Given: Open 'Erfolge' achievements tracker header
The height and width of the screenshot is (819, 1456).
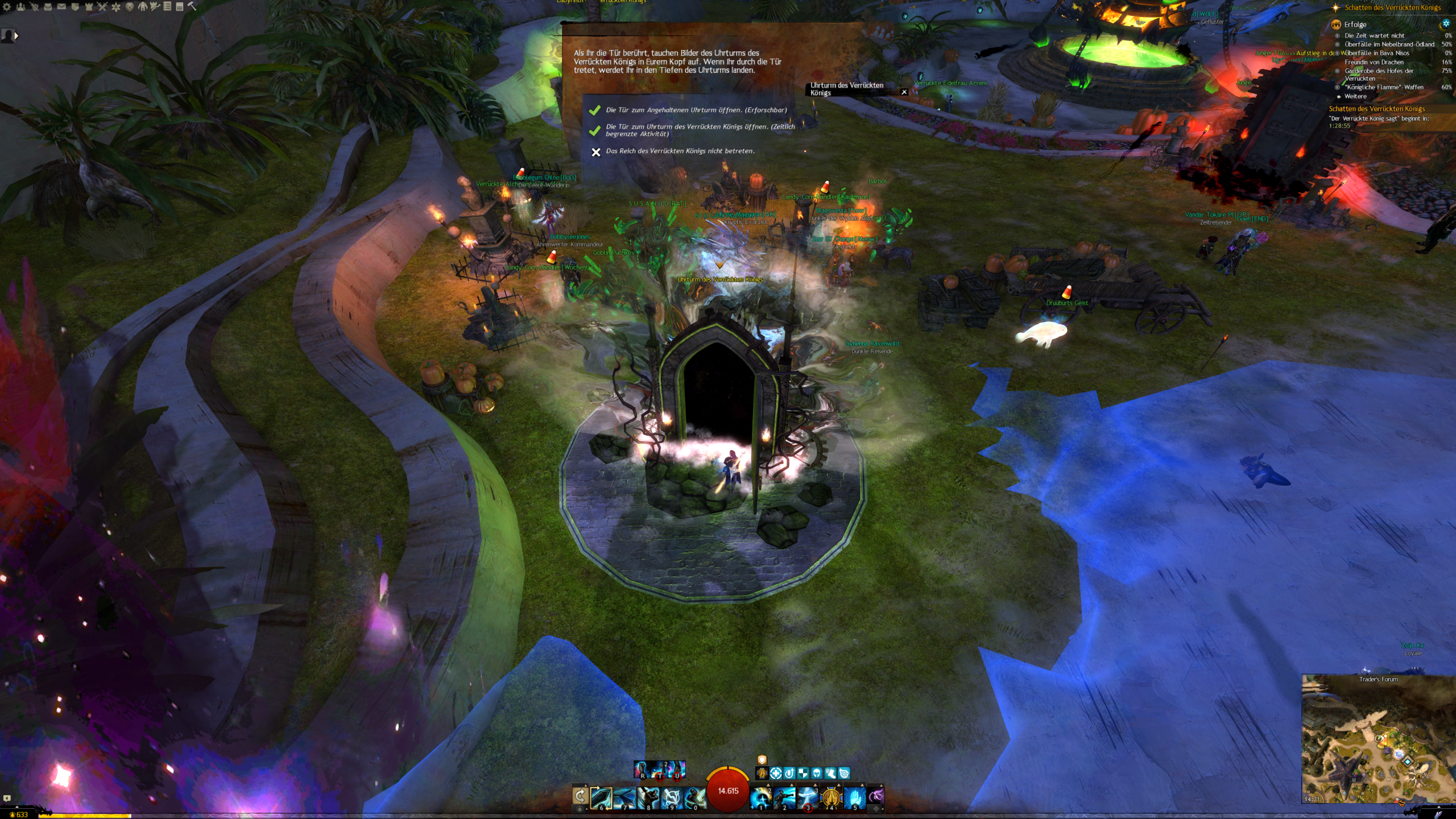Looking at the screenshot, I should pos(1355,24).
